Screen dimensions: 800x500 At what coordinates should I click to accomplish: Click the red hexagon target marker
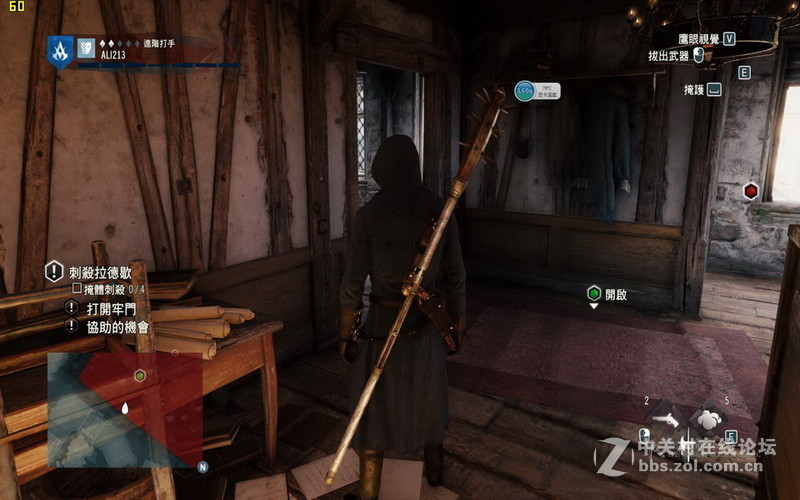(750, 191)
